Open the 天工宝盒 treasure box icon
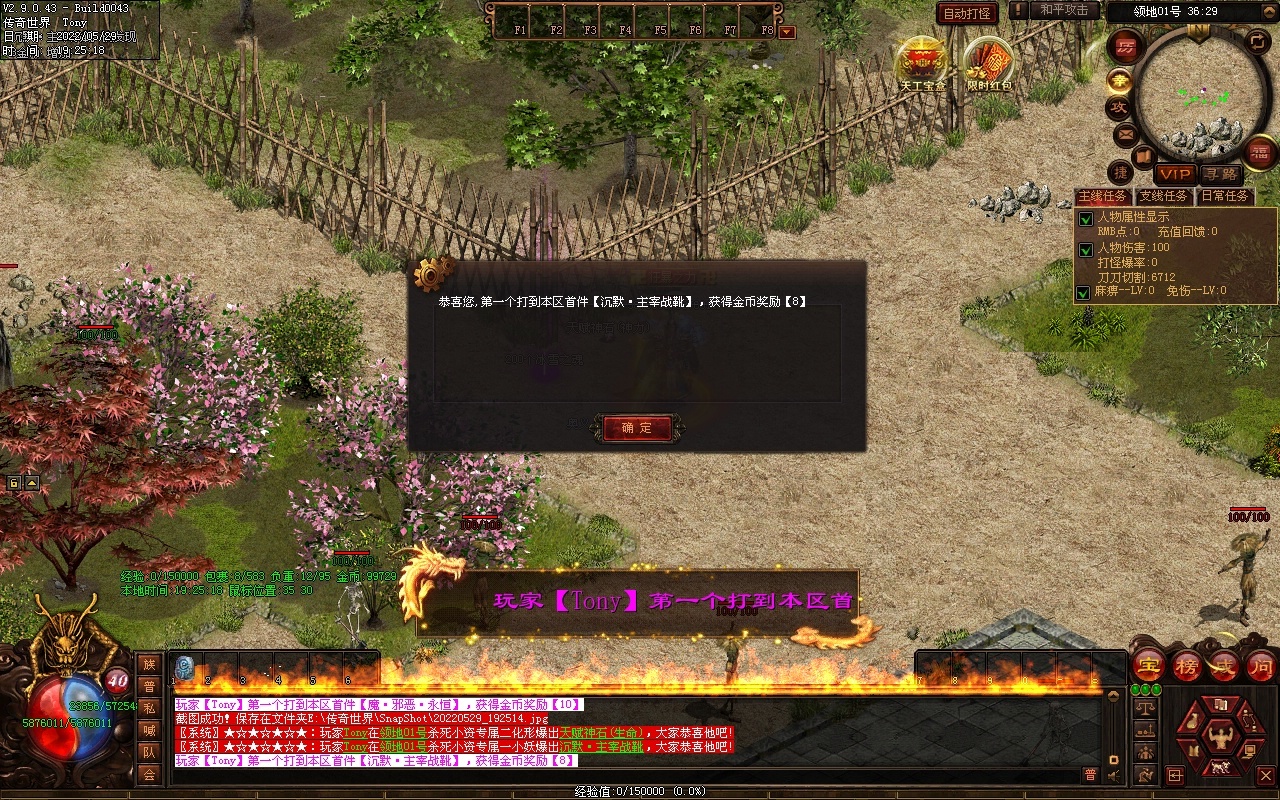This screenshot has width=1280, height=800. (x=921, y=62)
